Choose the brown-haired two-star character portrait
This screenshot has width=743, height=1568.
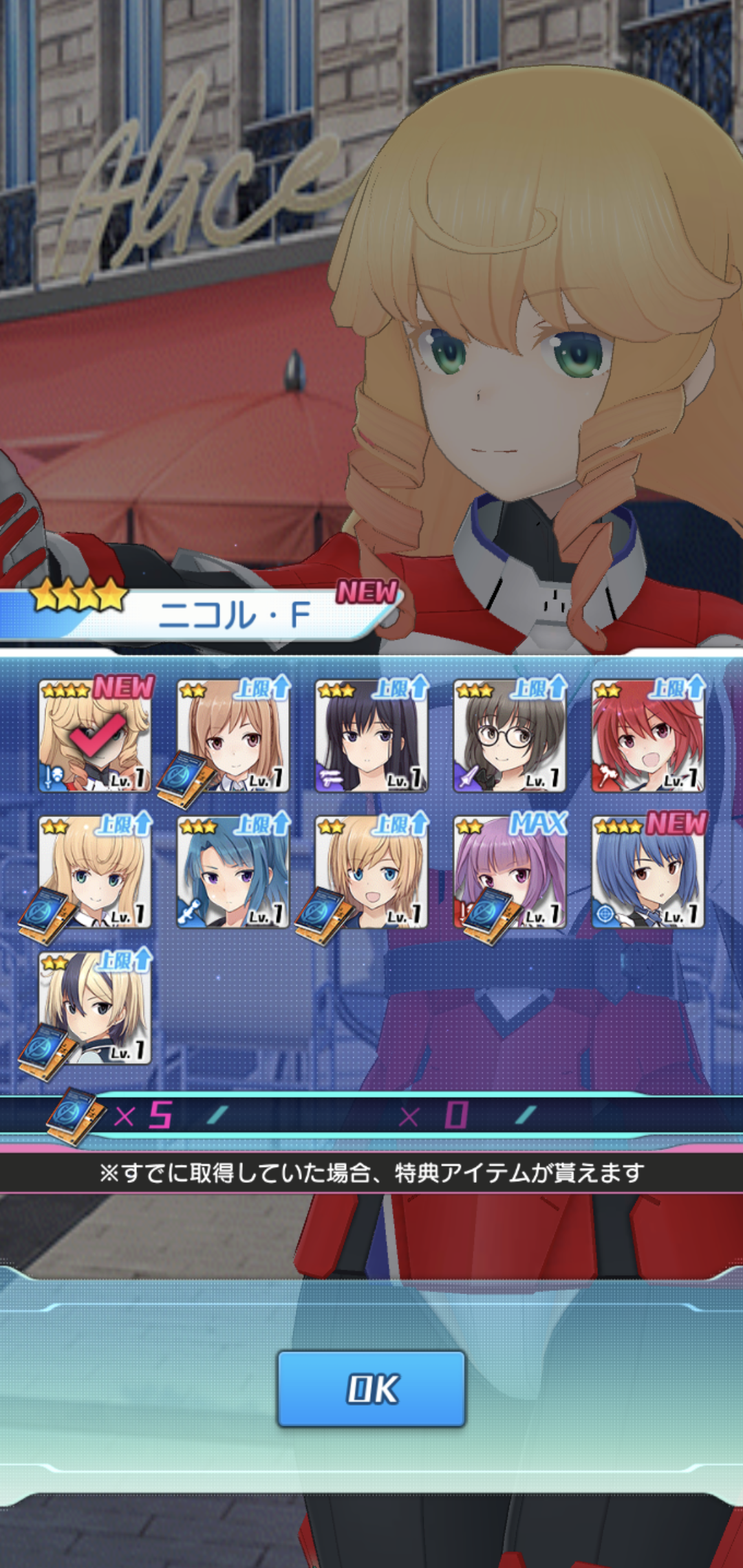pyautogui.click(x=233, y=736)
